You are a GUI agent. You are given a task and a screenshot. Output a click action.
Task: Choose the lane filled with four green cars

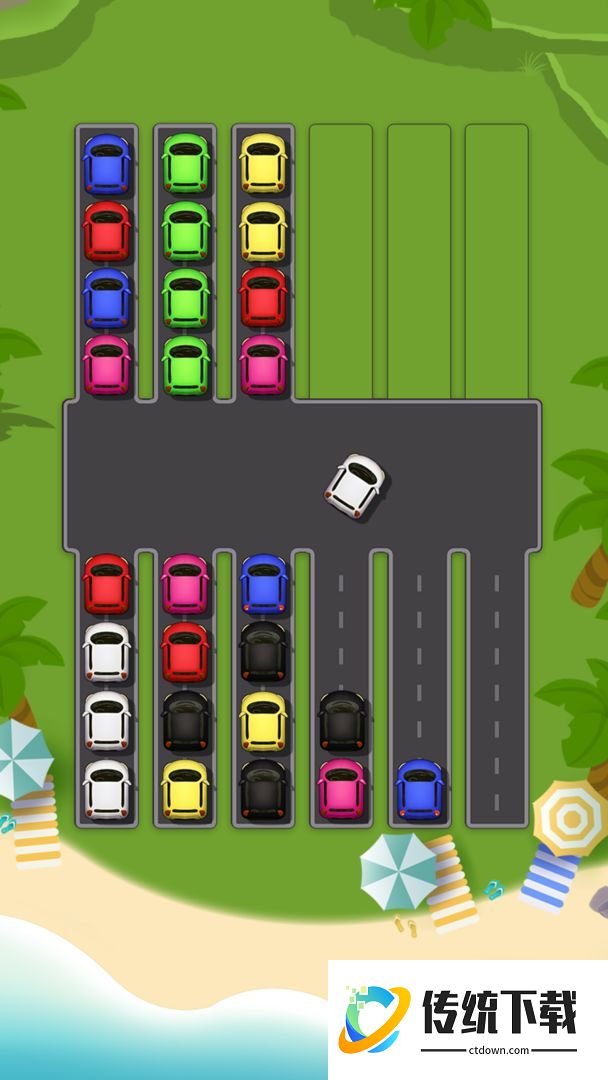coord(185,263)
